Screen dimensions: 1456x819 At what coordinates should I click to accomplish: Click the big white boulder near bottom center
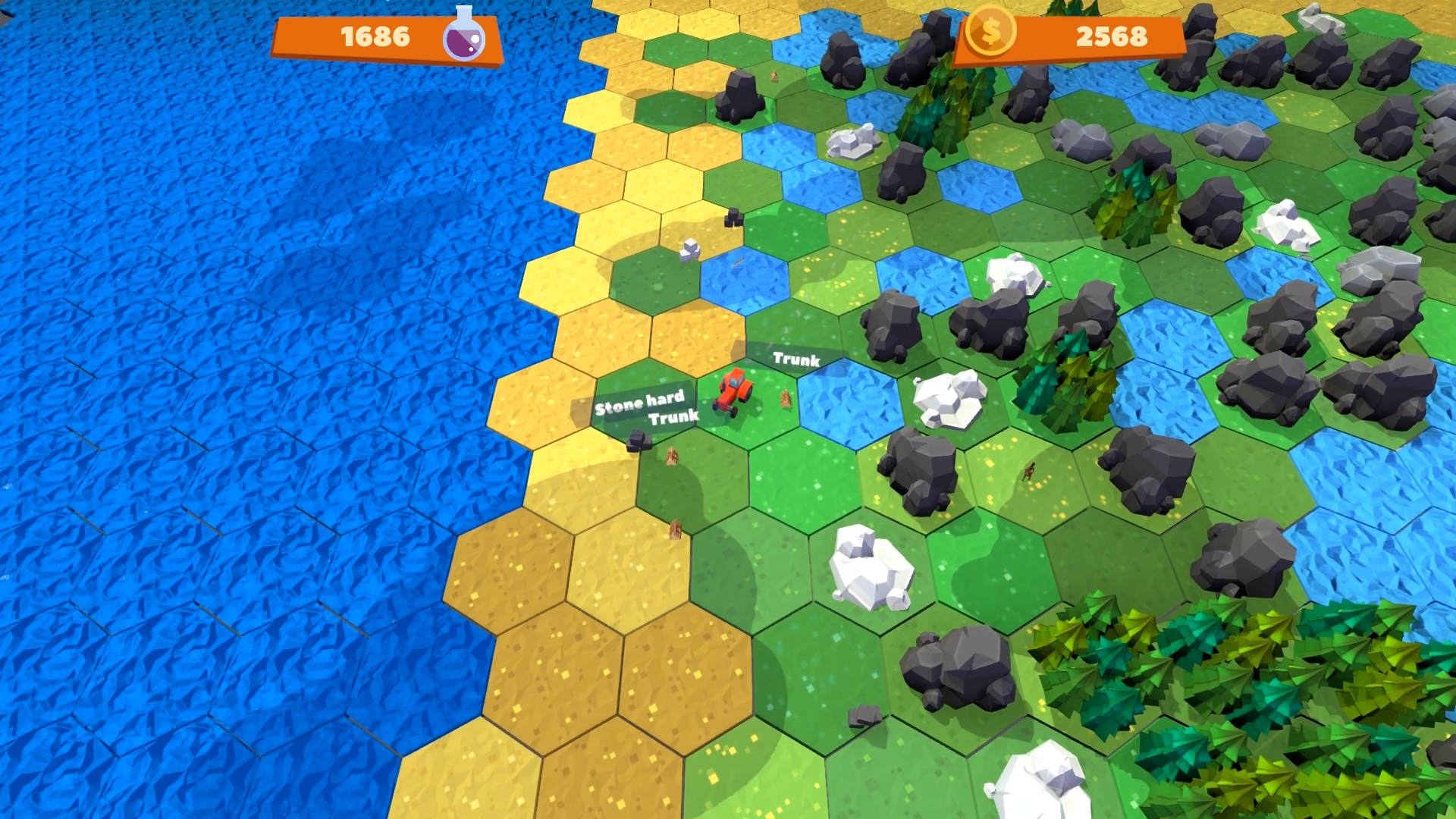pyautogui.click(x=868, y=569)
